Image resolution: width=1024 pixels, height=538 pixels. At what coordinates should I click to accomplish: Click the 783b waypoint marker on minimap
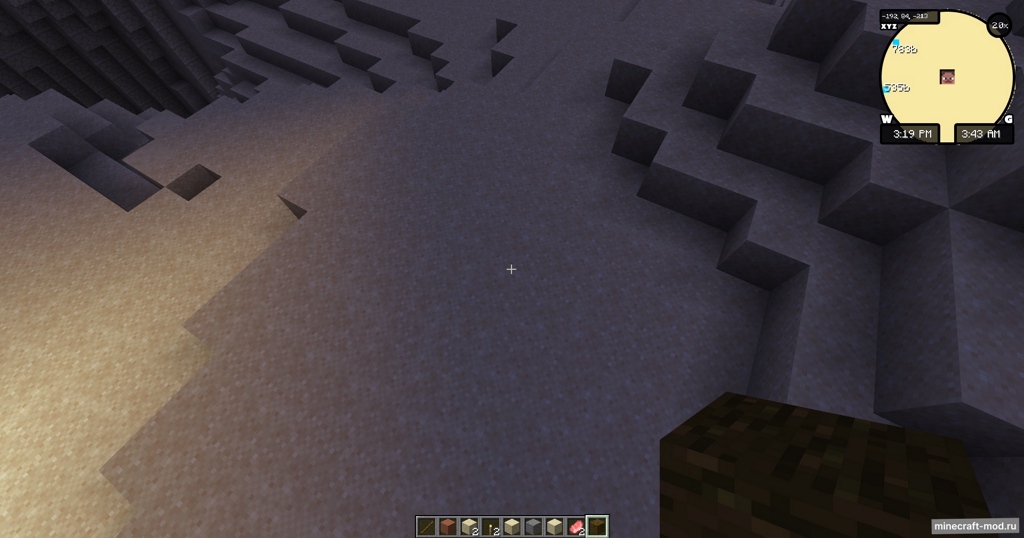898,46
